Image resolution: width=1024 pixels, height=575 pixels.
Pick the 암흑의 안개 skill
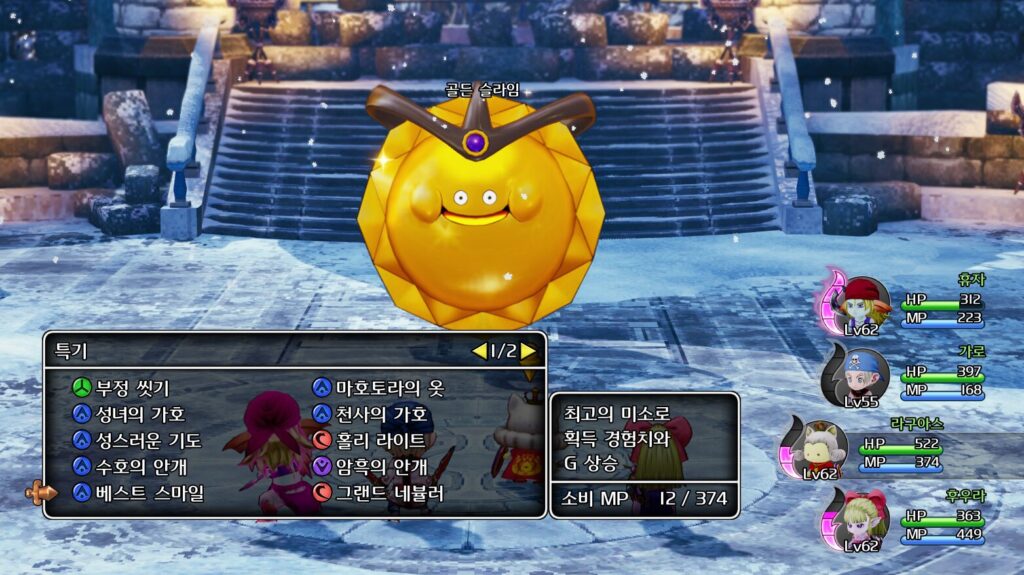point(381,466)
